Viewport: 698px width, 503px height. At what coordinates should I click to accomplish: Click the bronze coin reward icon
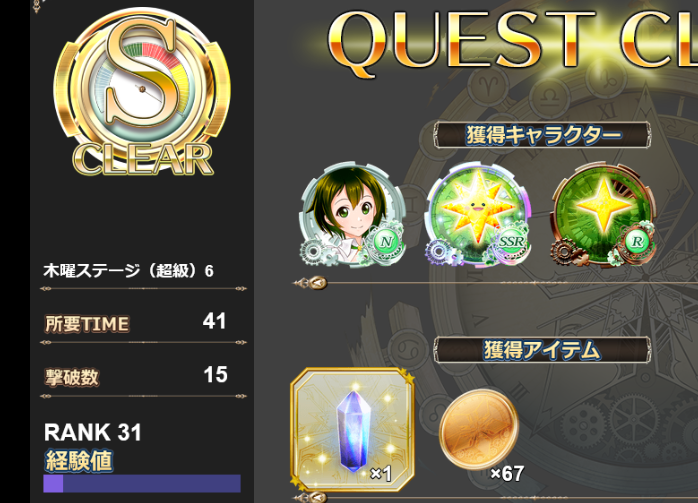click(x=479, y=424)
